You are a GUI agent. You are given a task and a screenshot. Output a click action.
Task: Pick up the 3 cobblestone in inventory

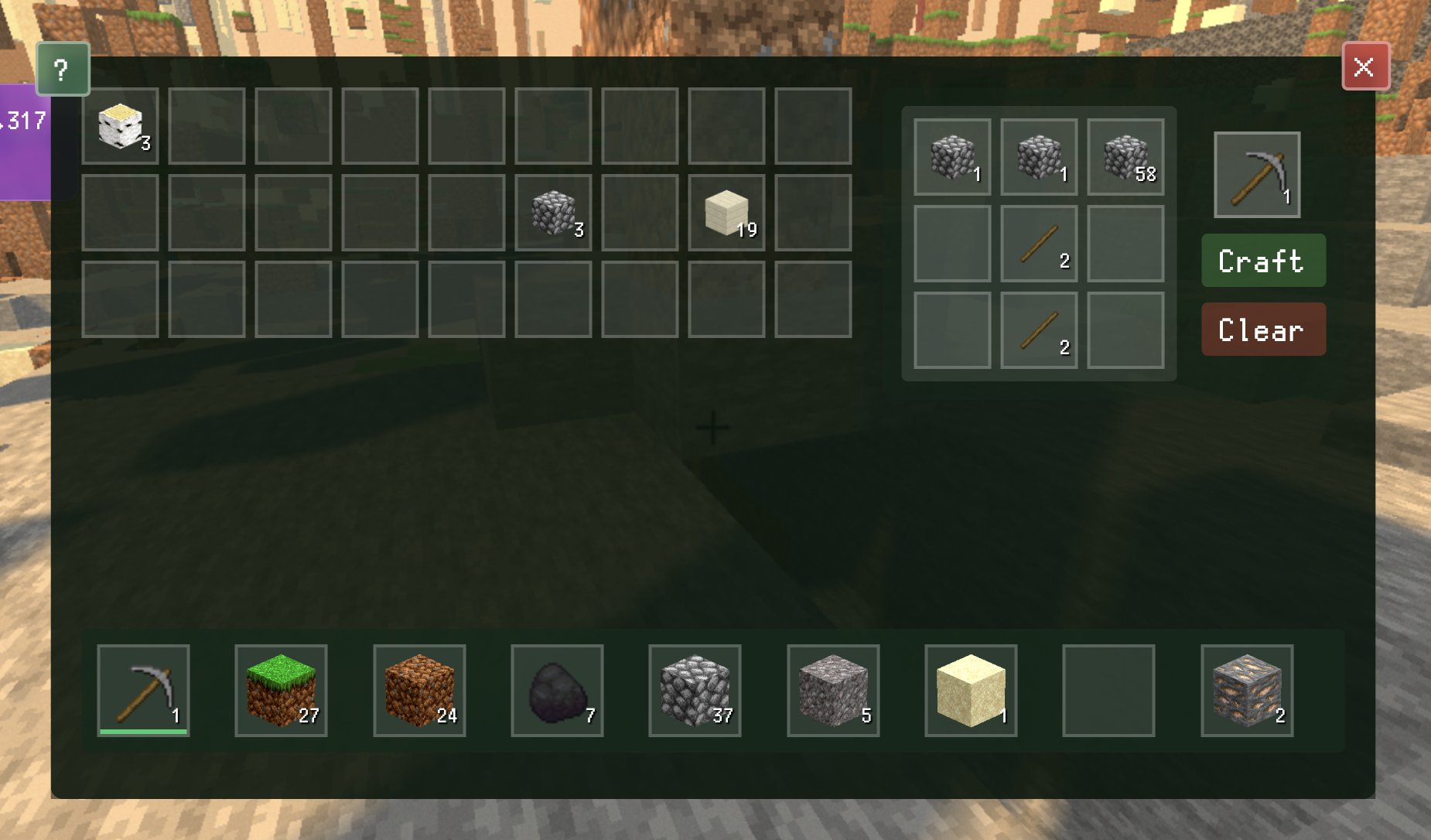point(554,213)
